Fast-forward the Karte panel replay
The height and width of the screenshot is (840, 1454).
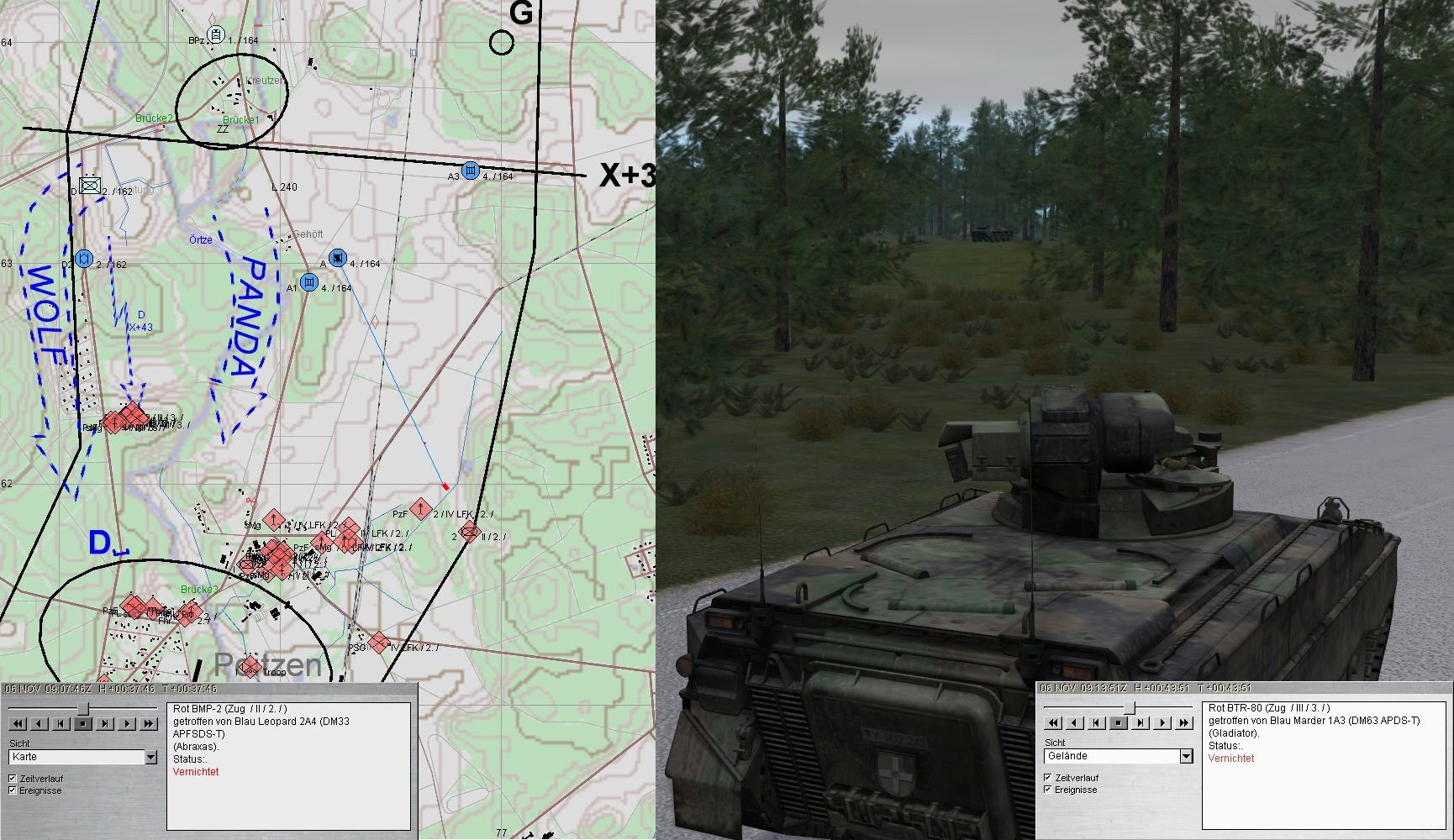tap(149, 723)
